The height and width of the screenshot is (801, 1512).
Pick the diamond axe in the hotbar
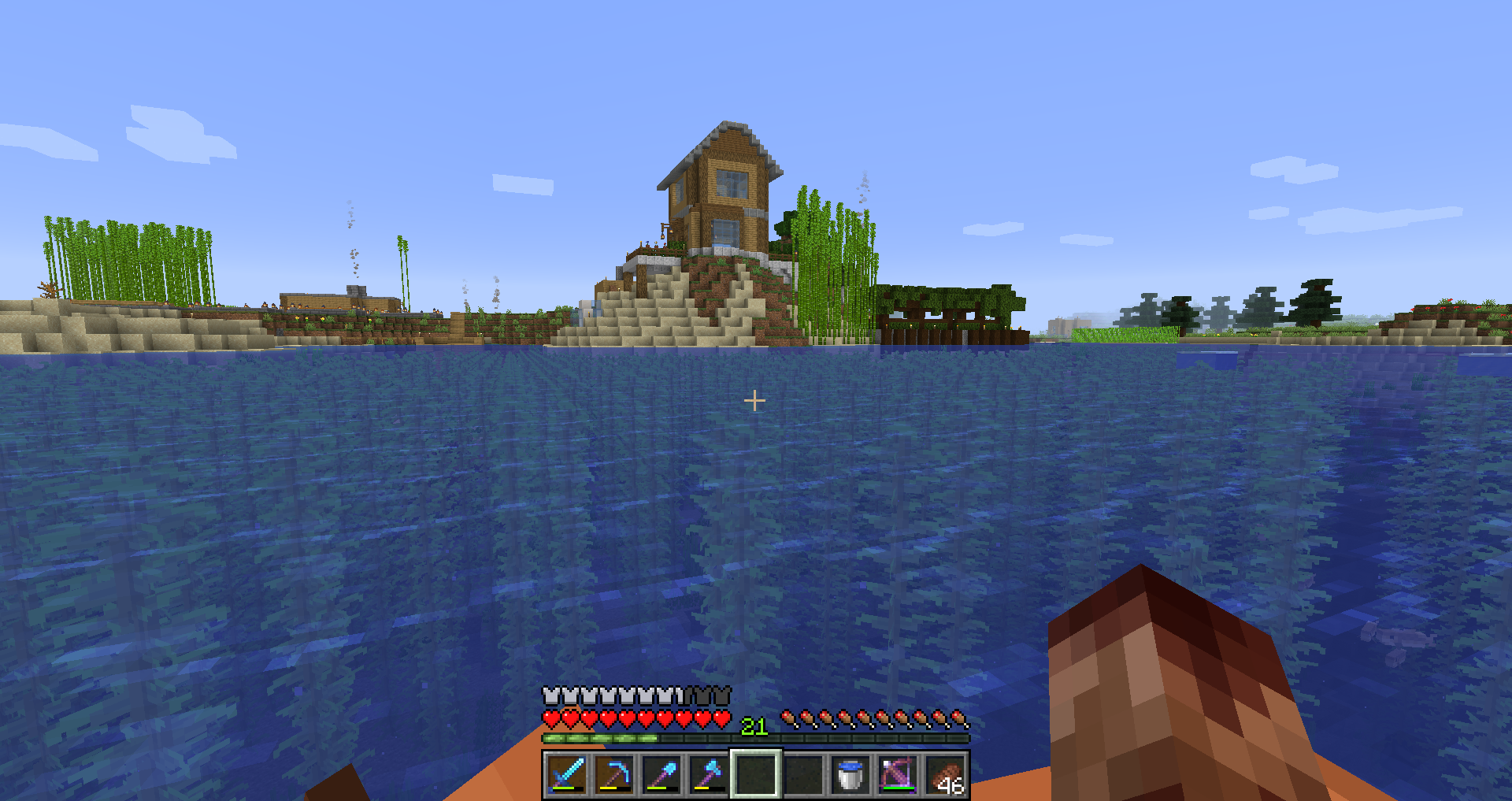[x=709, y=774]
